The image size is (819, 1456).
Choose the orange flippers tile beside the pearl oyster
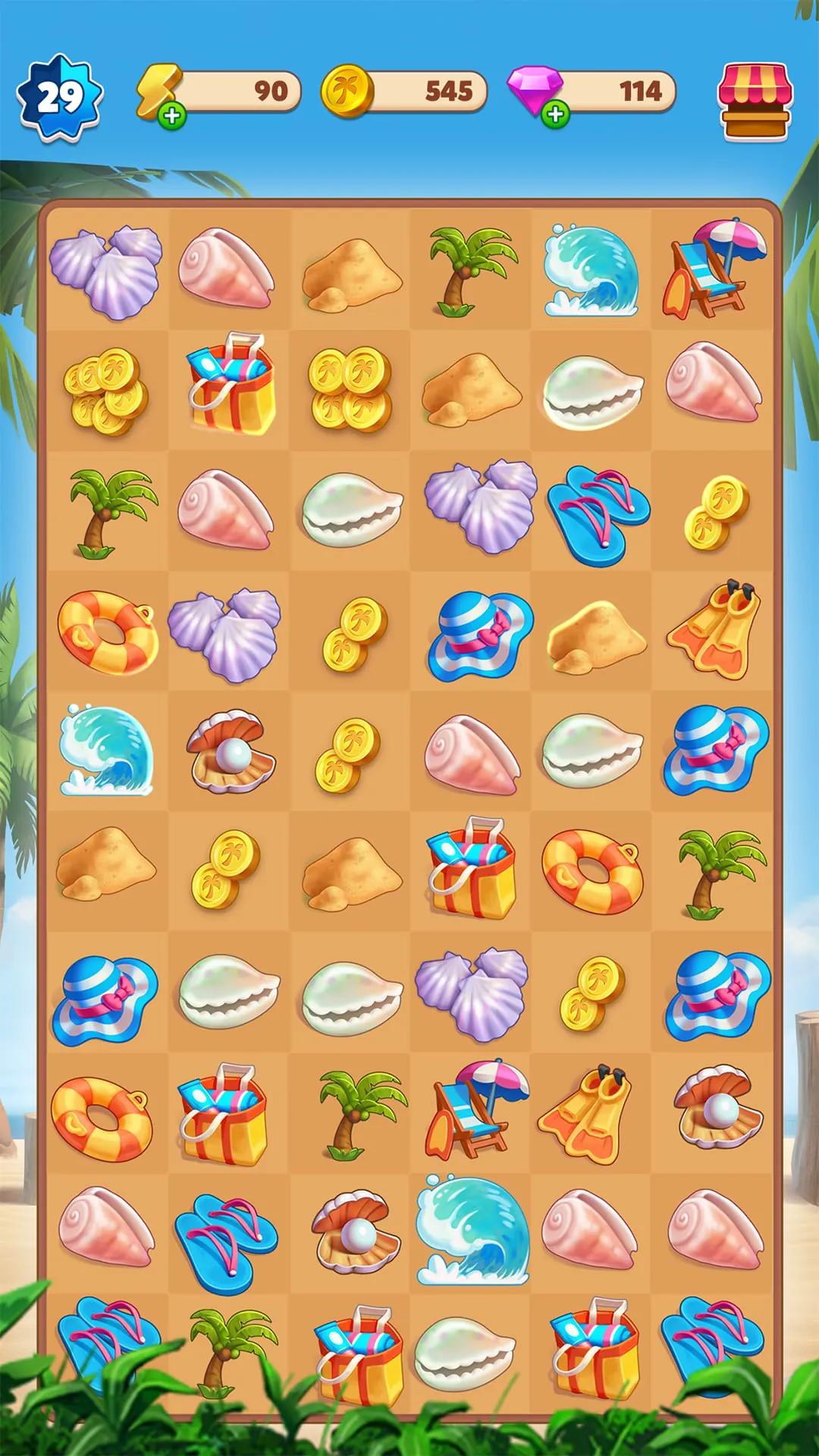585,1112
